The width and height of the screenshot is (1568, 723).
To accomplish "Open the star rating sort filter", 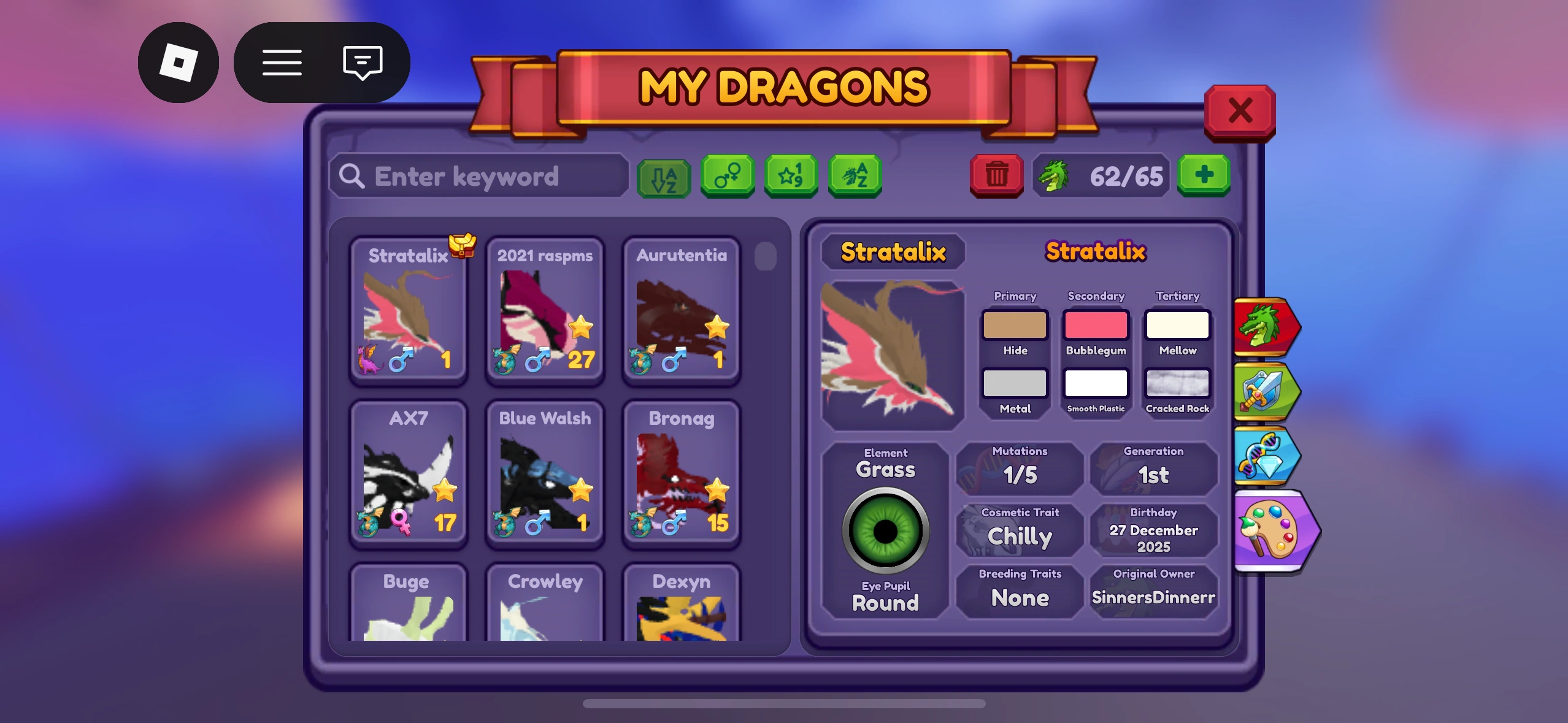I will tap(791, 177).
